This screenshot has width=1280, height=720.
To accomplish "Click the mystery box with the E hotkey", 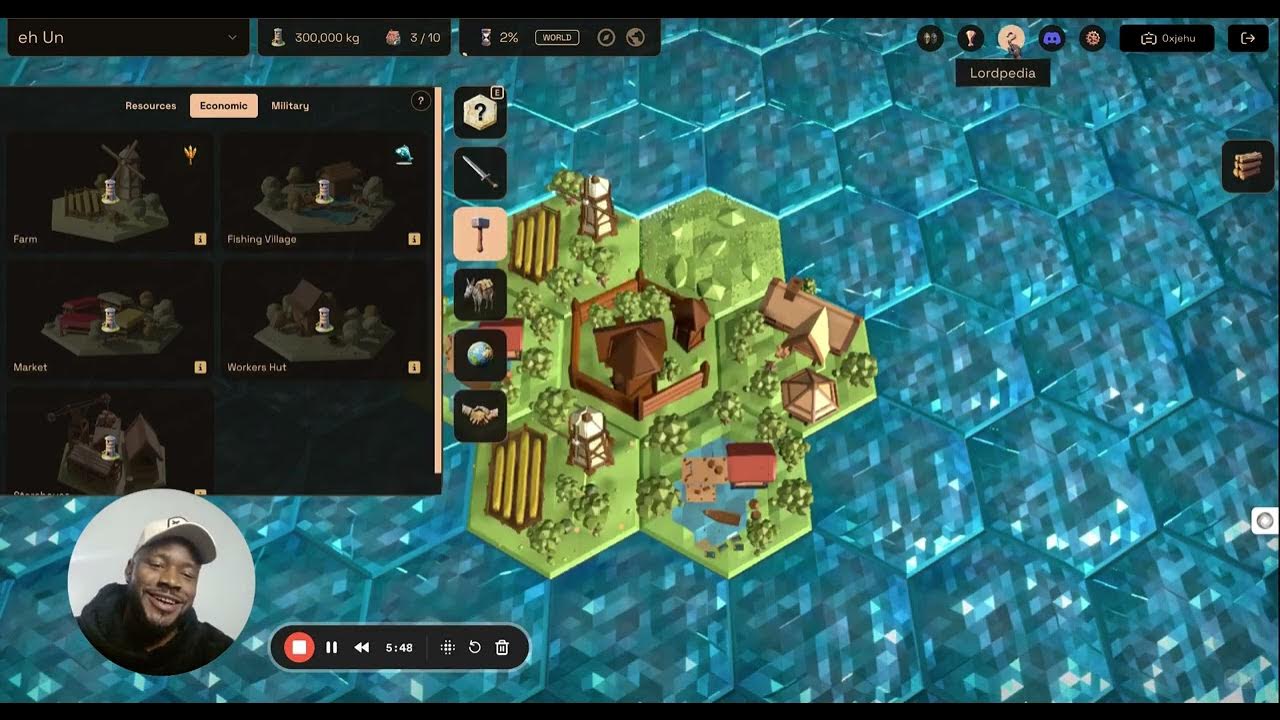I will tap(480, 112).
